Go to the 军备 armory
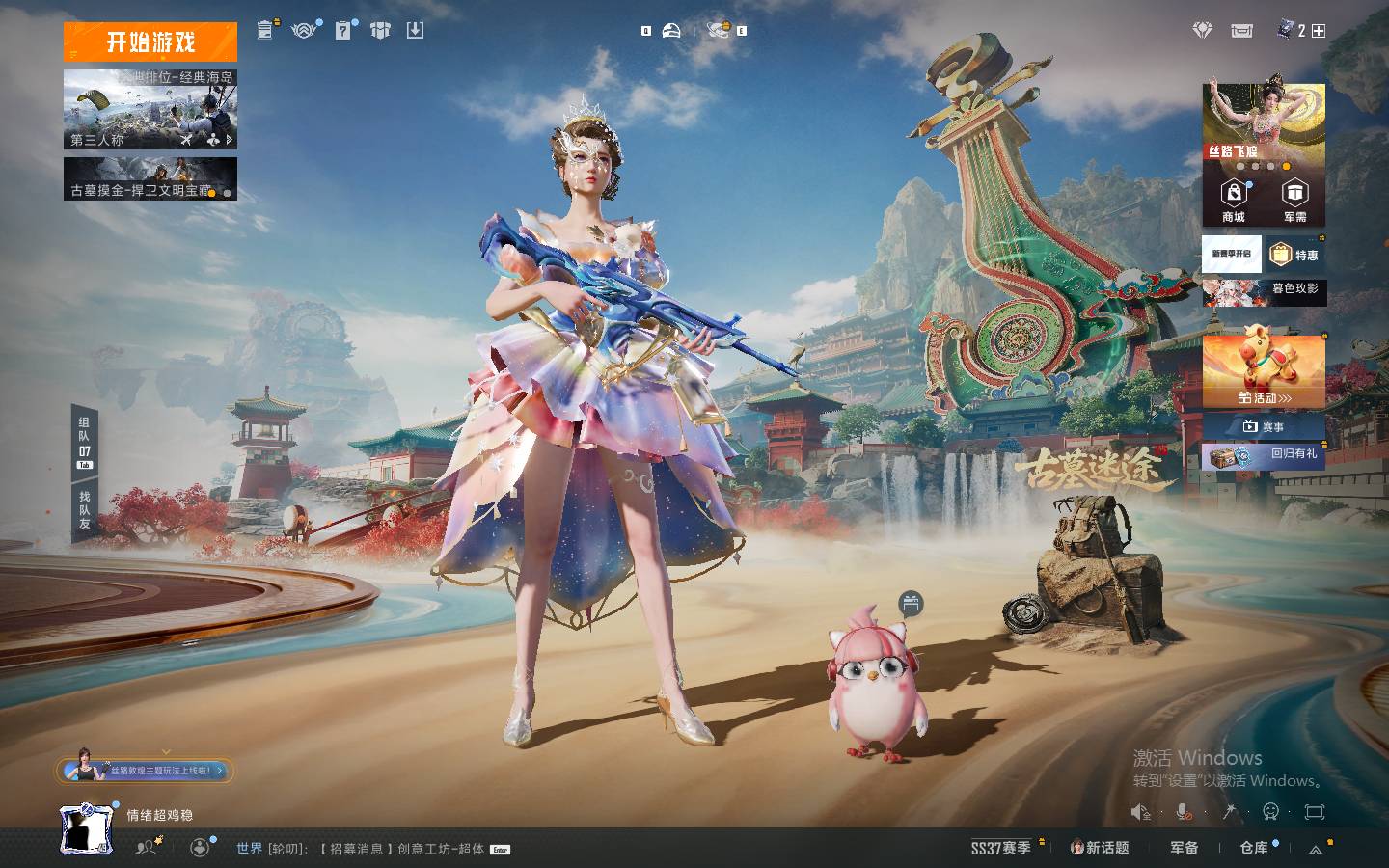Image resolution: width=1389 pixels, height=868 pixels. point(1185,848)
